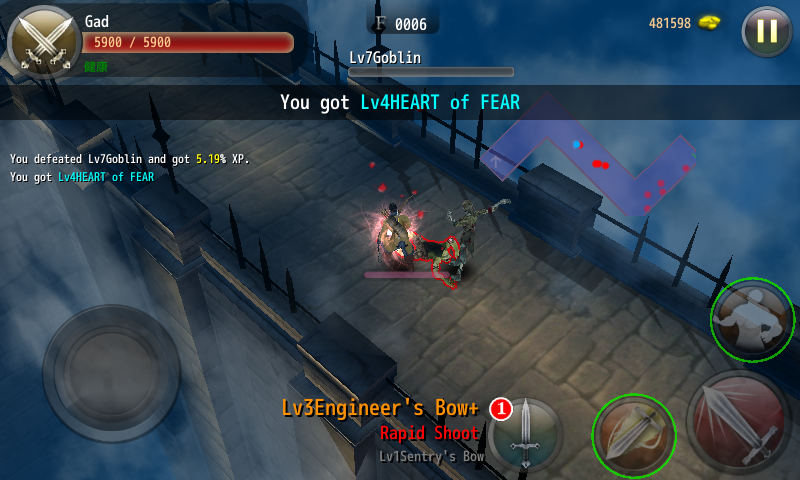Open the gold coin currency counter
The image size is (800, 480).
point(684,23)
